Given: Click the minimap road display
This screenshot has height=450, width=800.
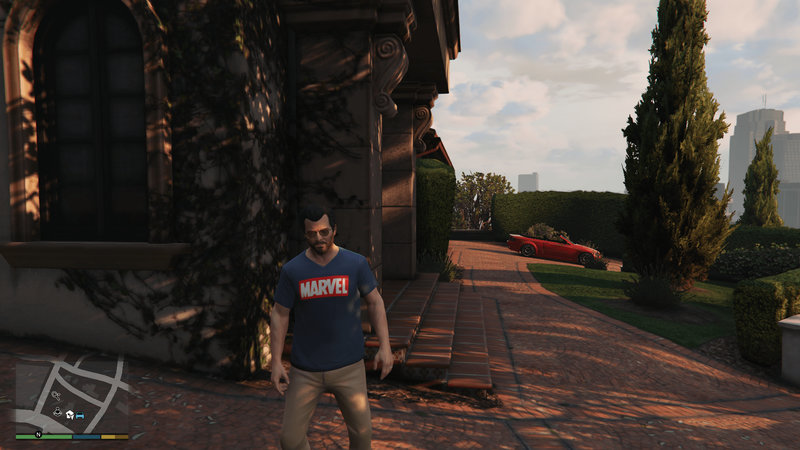Looking at the screenshot, I should click(x=72, y=385).
